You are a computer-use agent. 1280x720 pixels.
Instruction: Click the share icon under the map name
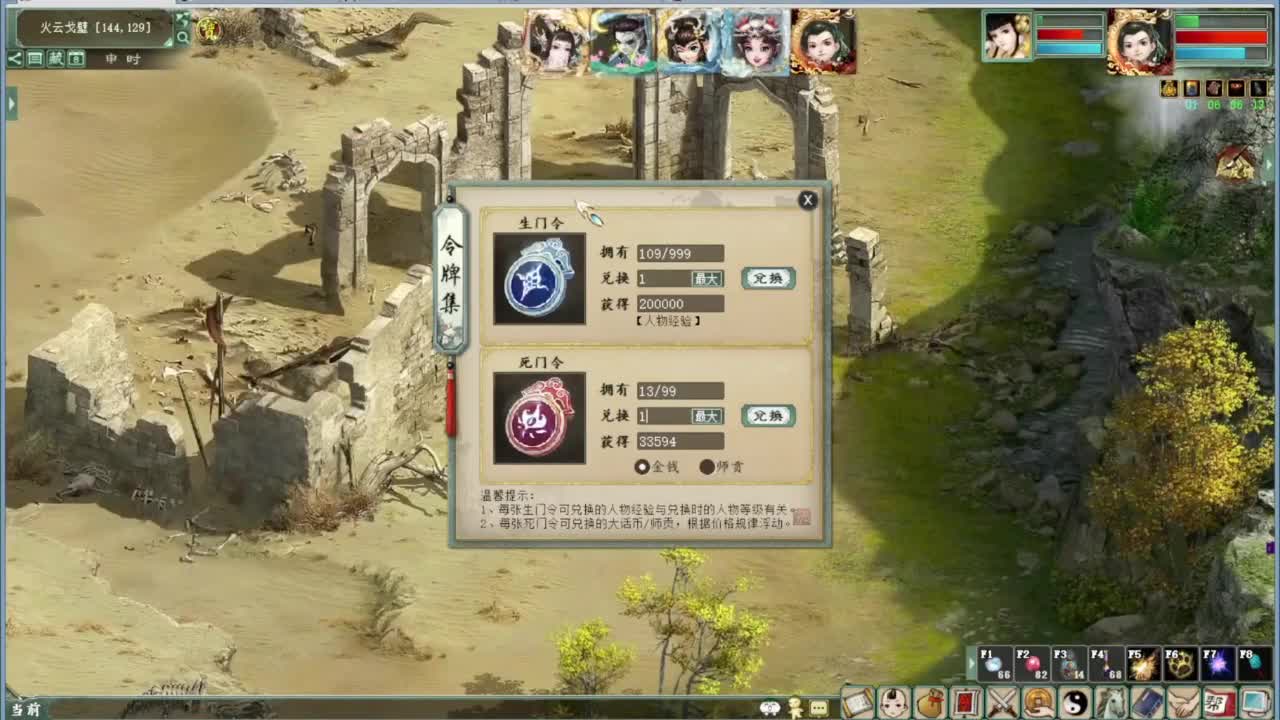pyautogui.click(x=14, y=58)
